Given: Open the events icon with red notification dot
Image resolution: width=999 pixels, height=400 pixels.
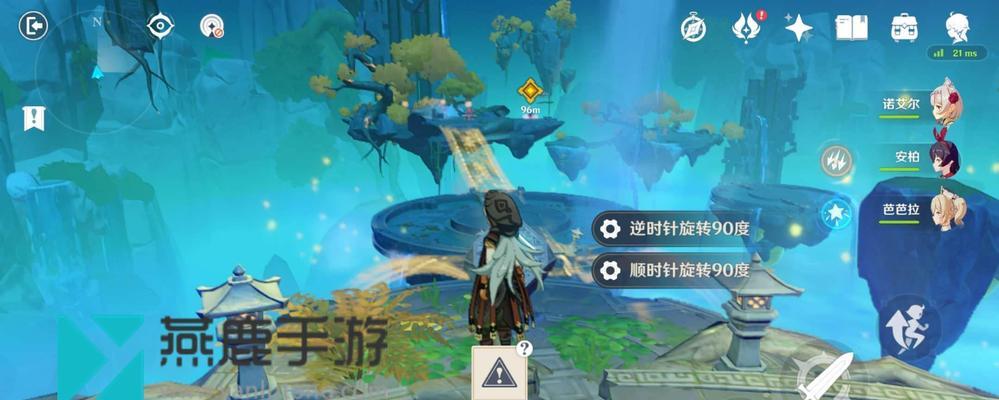Looking at the screenshot, I should [746, 28].
